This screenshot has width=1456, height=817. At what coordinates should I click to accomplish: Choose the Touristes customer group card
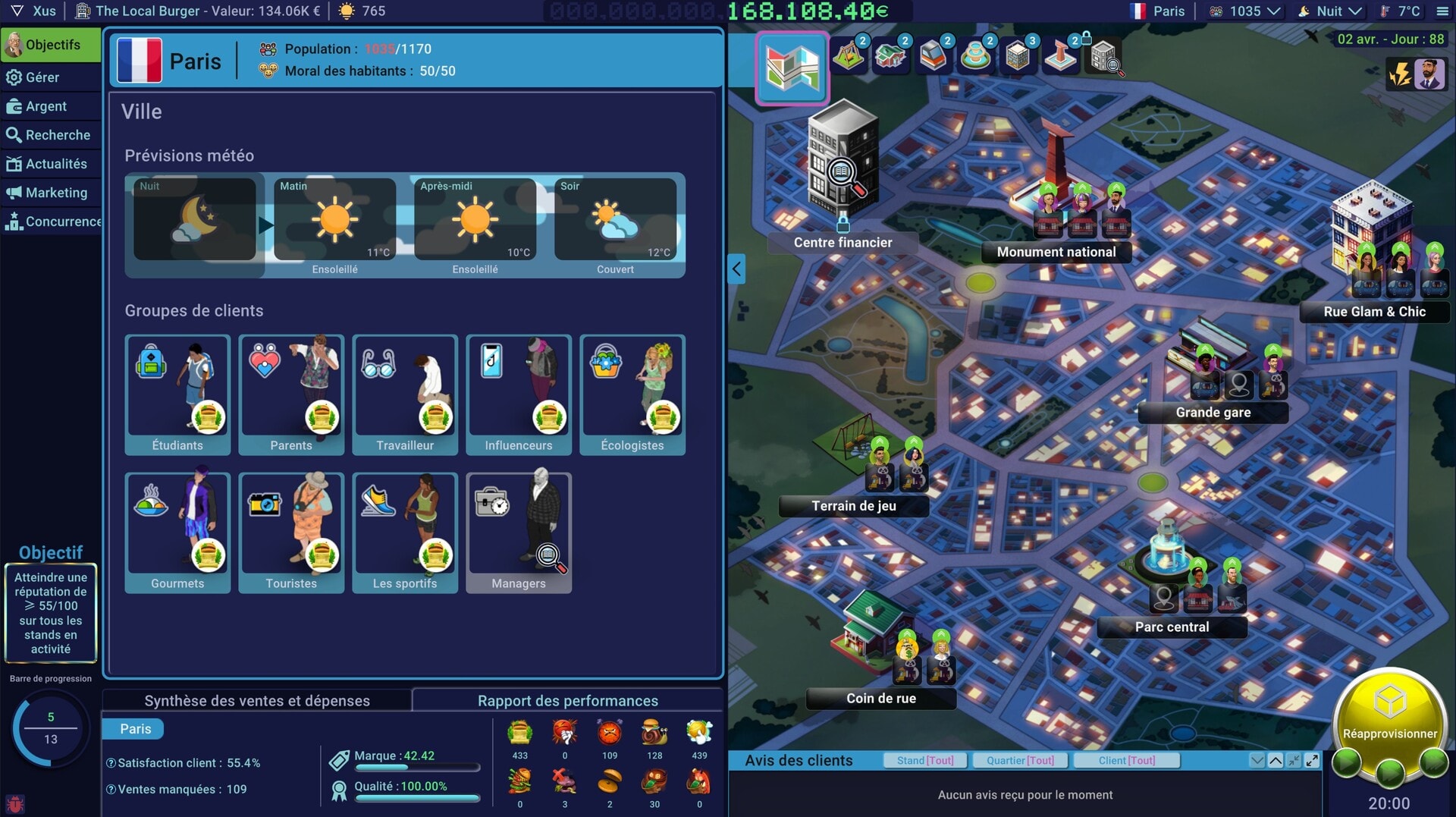[291, 533]
